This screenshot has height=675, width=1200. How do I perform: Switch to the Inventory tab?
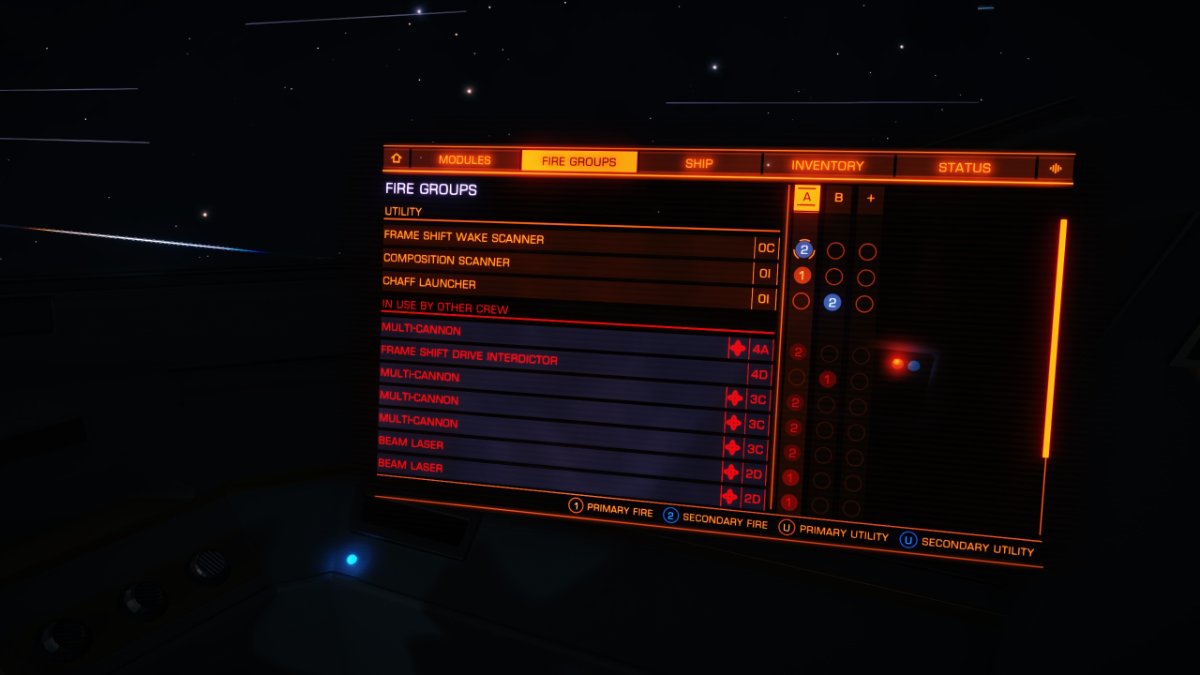(827, 166)
